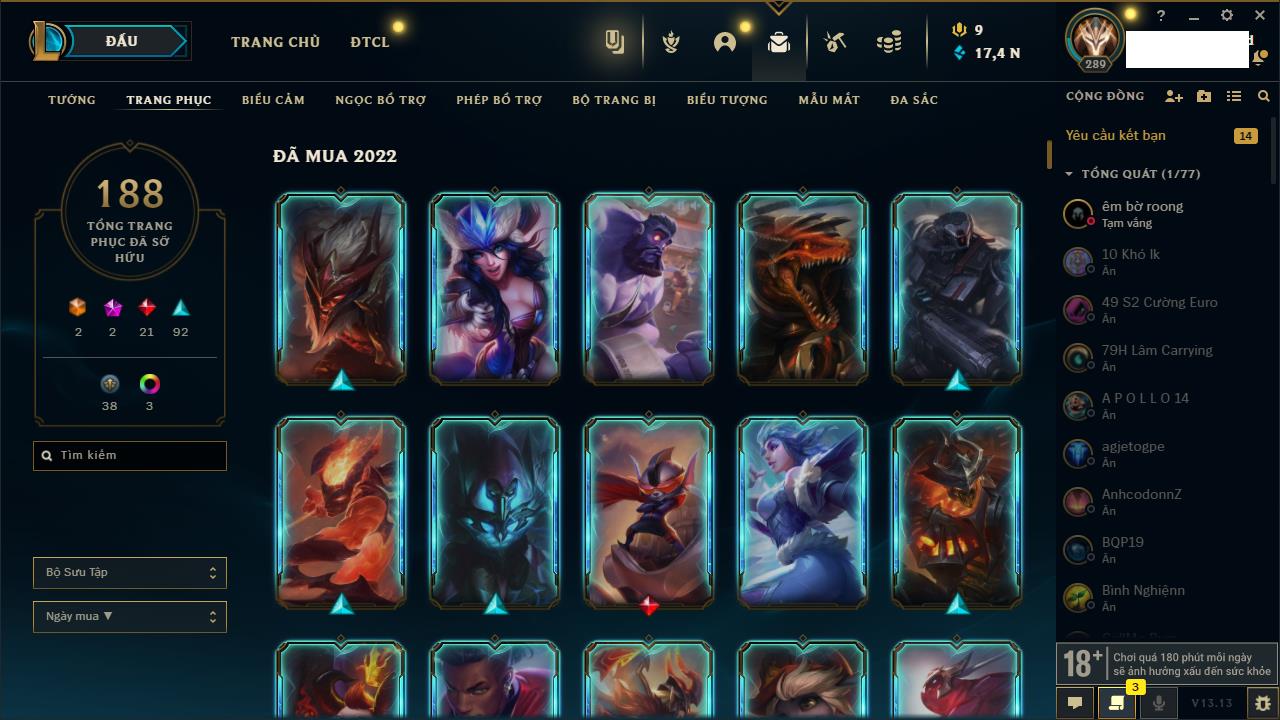Image resolution: width=1280 pixels, height=720 pixels.
Task: Open the ĐTCL game mode tab
Action: click(370, 42)
